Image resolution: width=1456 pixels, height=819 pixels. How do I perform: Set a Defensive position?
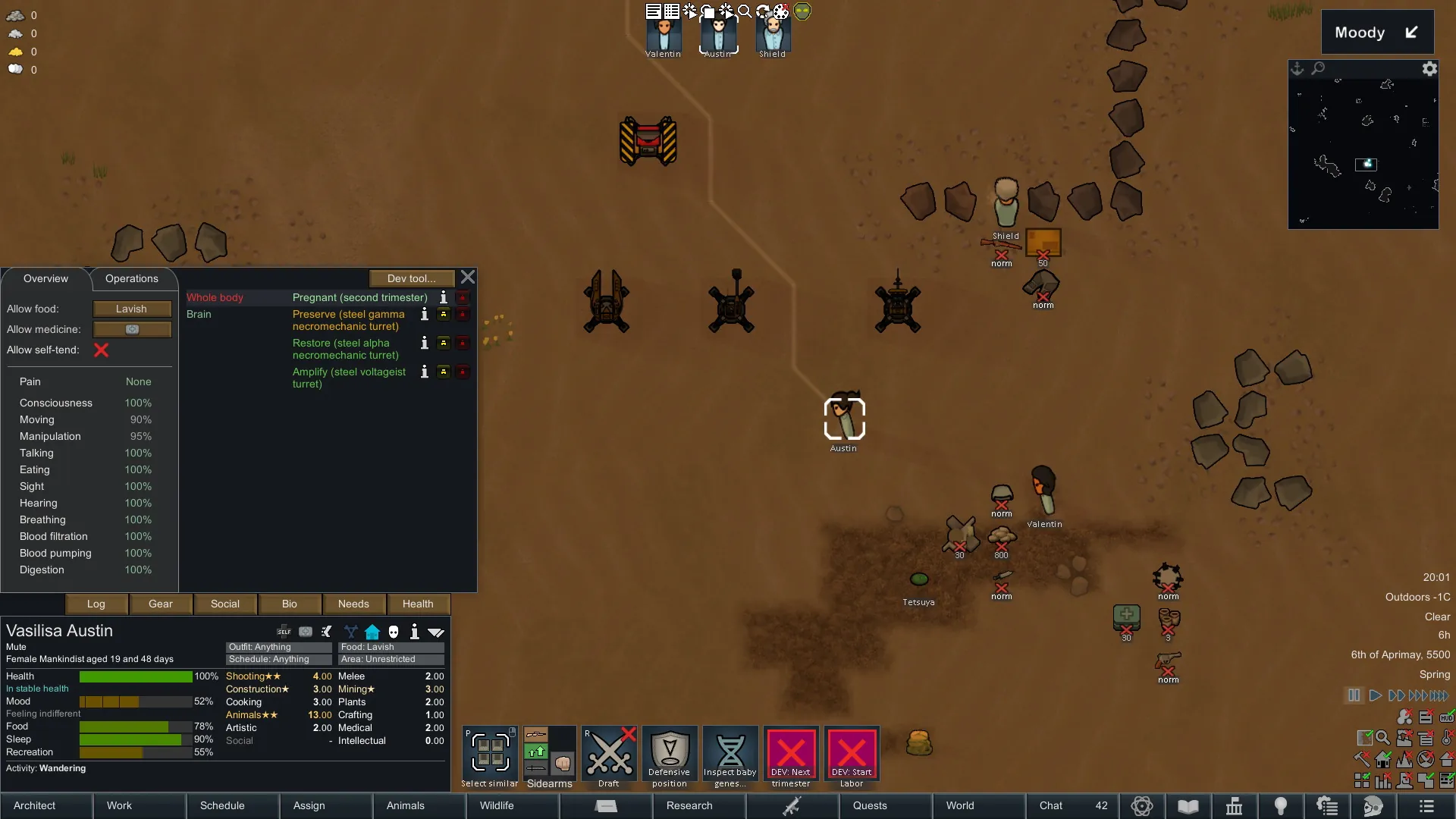[x=670, y=755]
